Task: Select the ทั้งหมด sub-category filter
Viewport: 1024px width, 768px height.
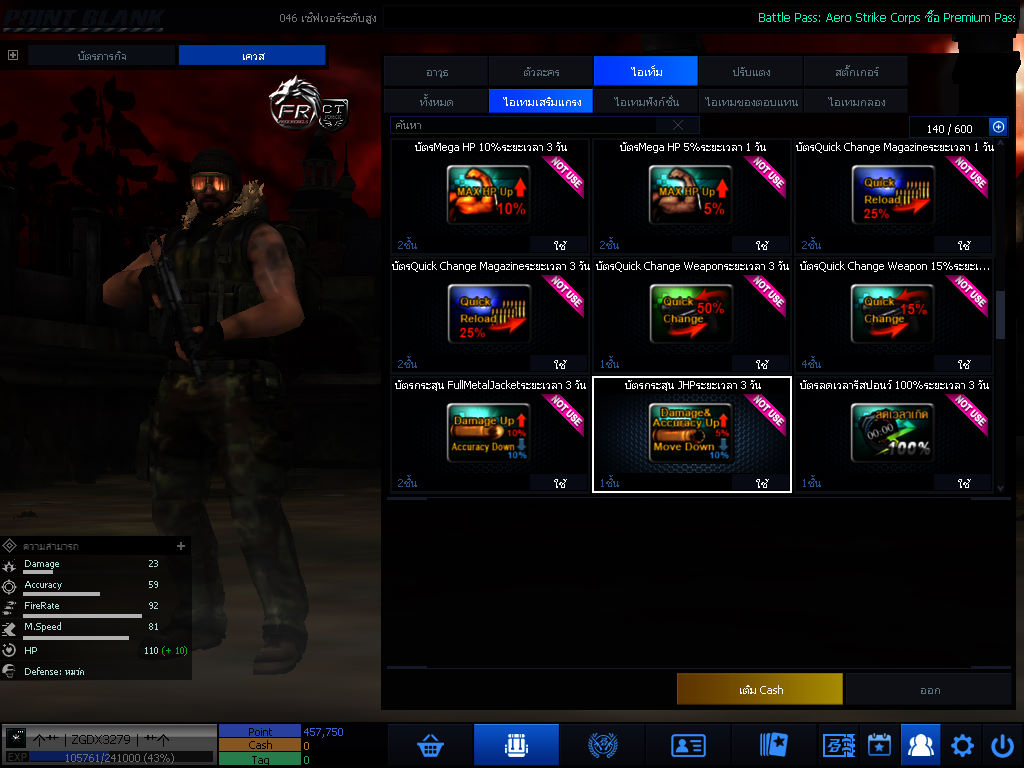Action: pyautogui.click(x=436, y=102)
